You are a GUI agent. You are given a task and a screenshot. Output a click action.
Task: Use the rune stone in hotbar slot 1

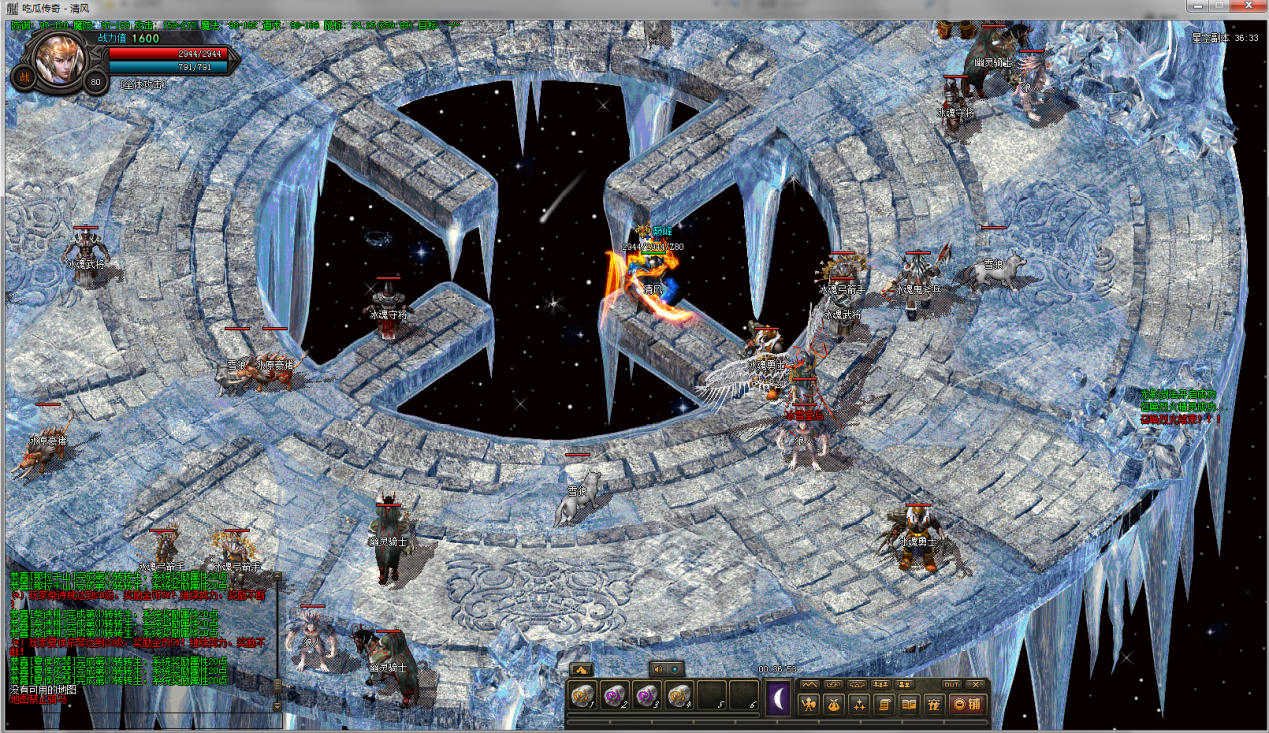[583, 696]
